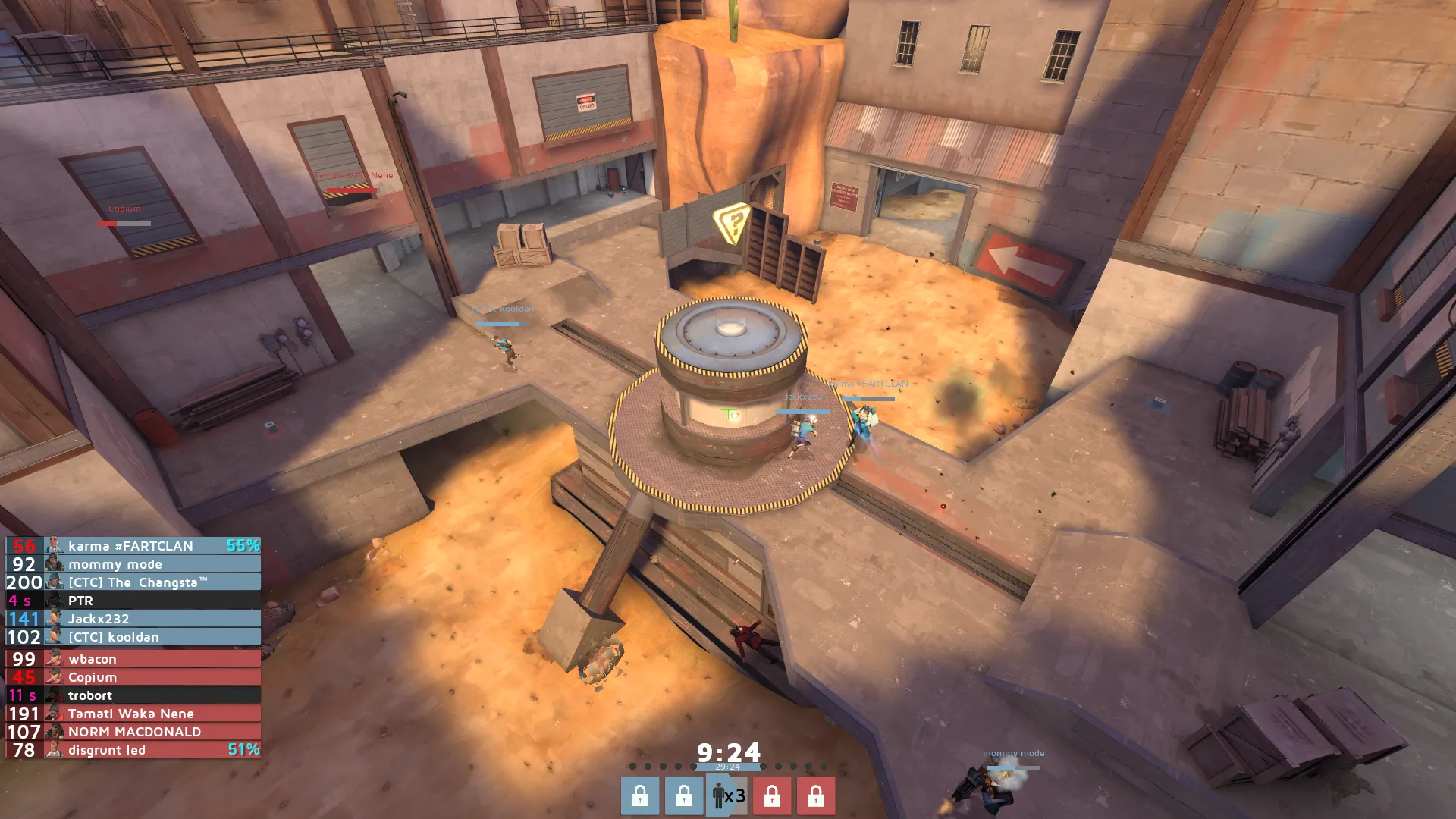Image resolution: width=1456 pixels, height=819 pixels.
Task: Choose the disgrunt led player row
Action: [x=133, y=750]
